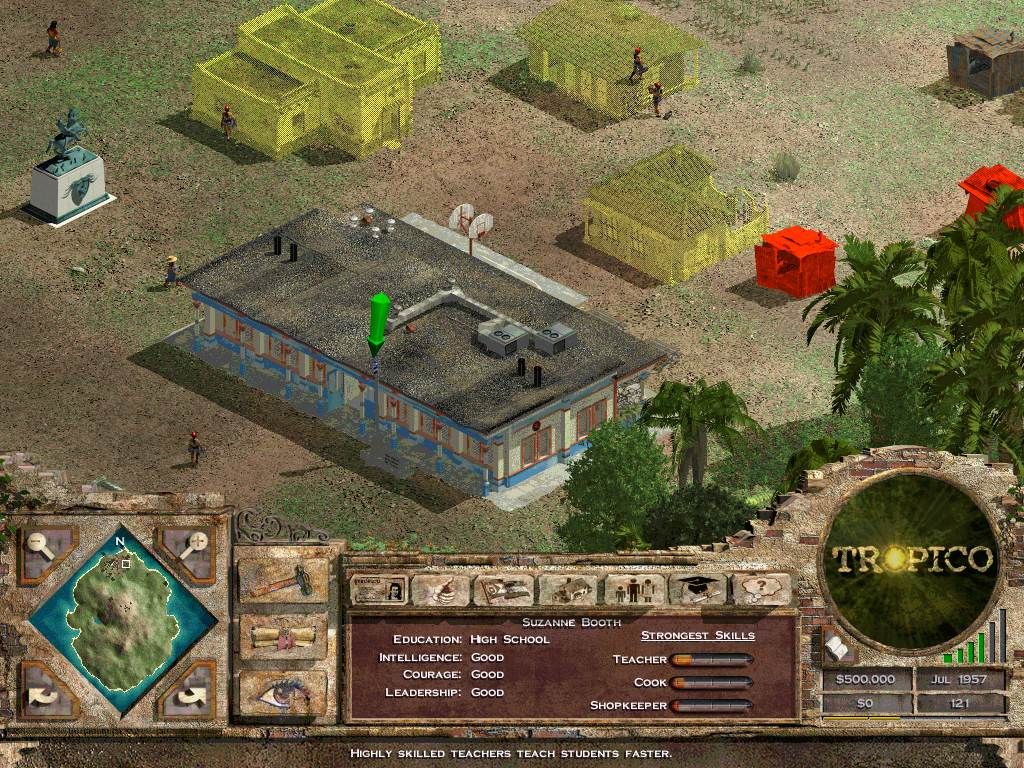Viewport: 1024px width, 768px height.
Task: Open the almanac book icon
Action: point(838,649)
